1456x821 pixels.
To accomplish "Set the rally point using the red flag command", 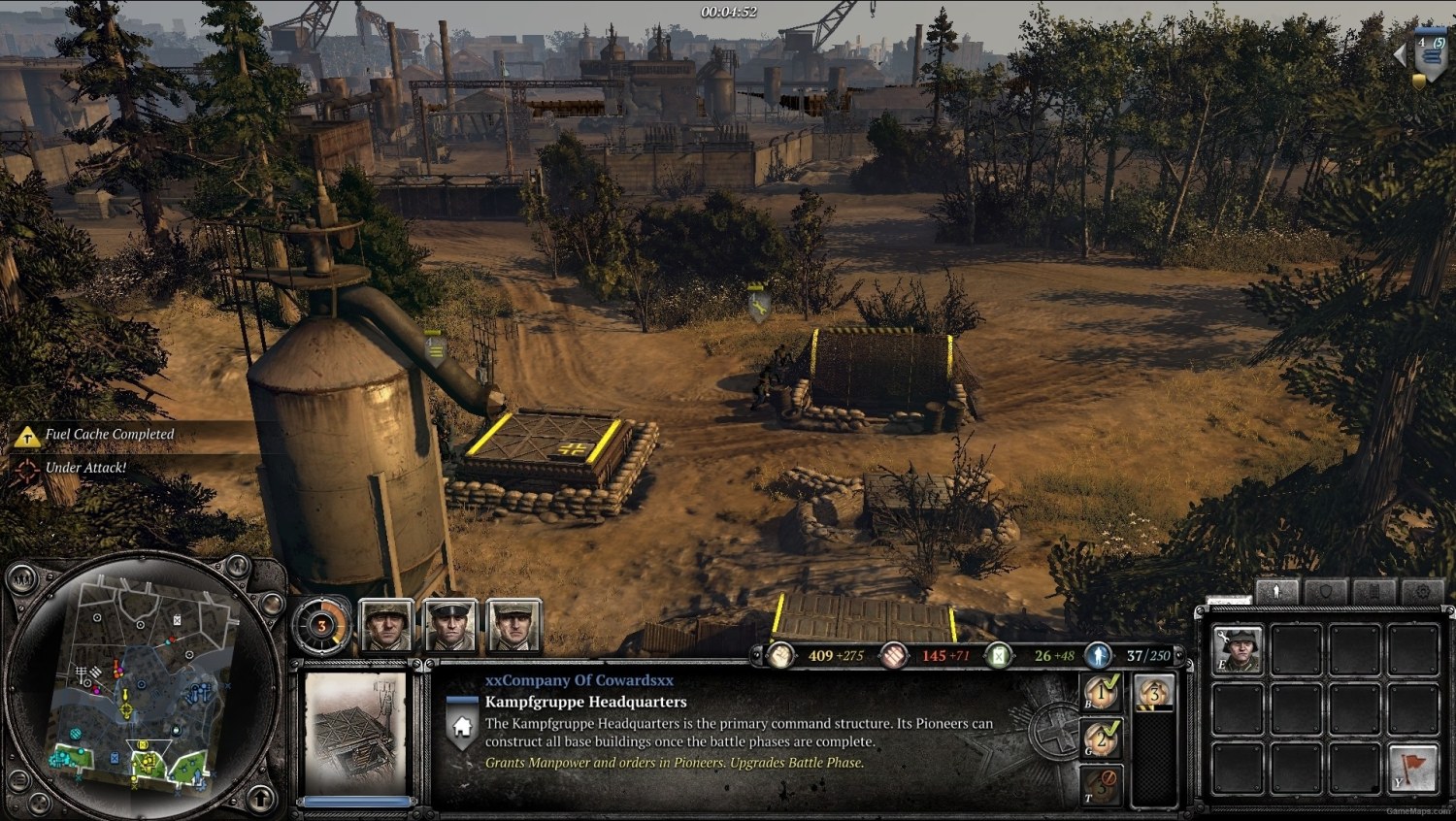I will [1412, 767].
